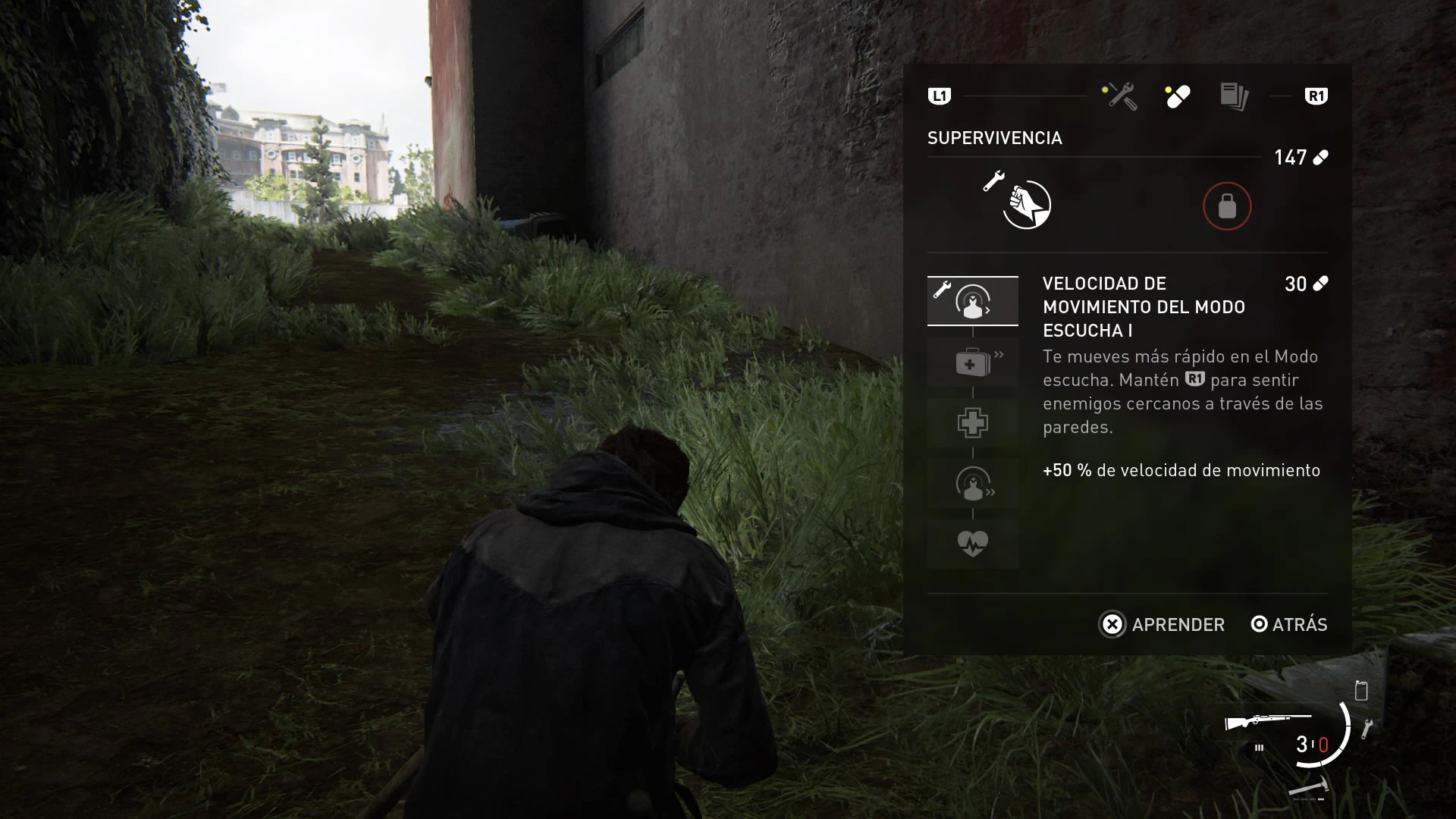Learn the selected skill with Aprender
Image resolution: width=1456 pixels, height=819 pixels.
click(1162, 624)
